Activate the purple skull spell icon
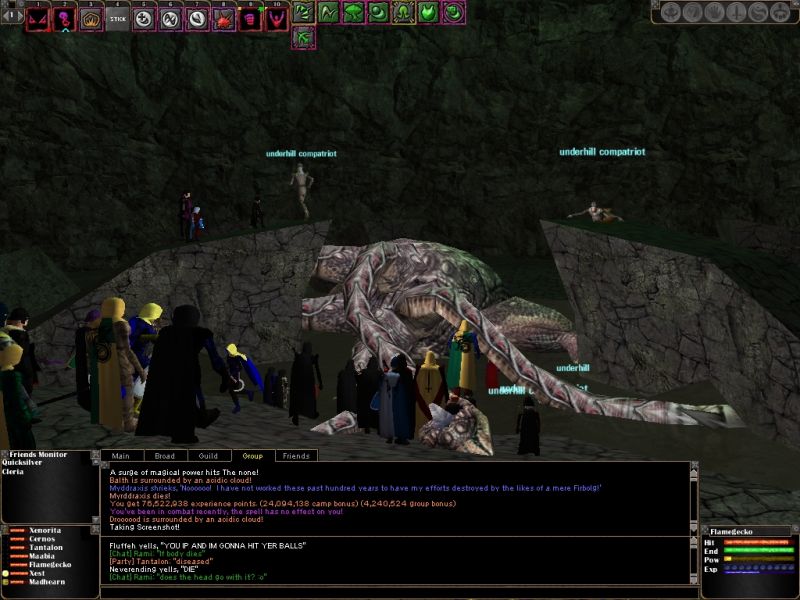 pos(65,18)
